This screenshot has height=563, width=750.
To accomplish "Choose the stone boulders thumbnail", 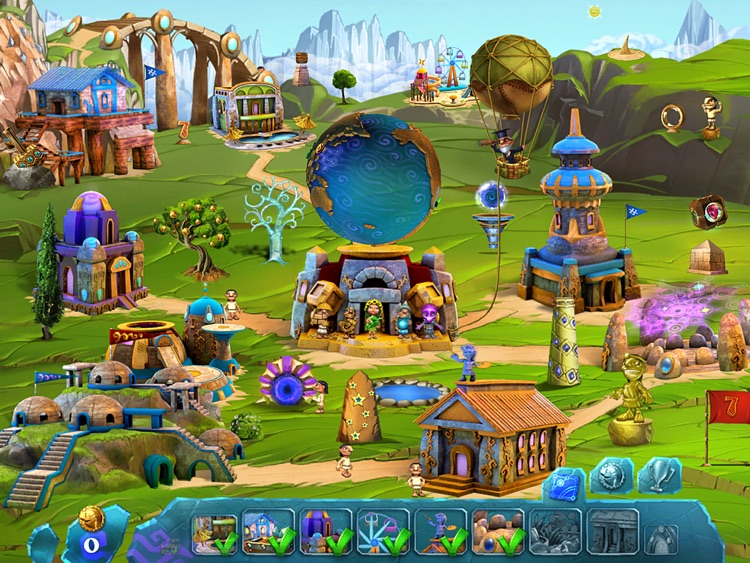I will (x=499, y=533).
